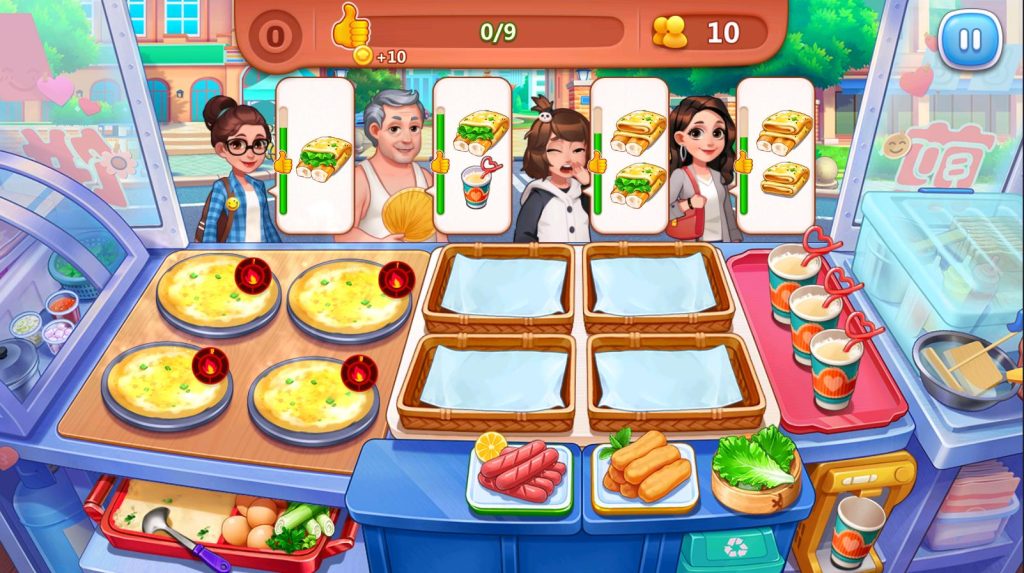The image size is (1024, 573).
Task: Pick the fried dough sticks plate
Action: (645, 468)
